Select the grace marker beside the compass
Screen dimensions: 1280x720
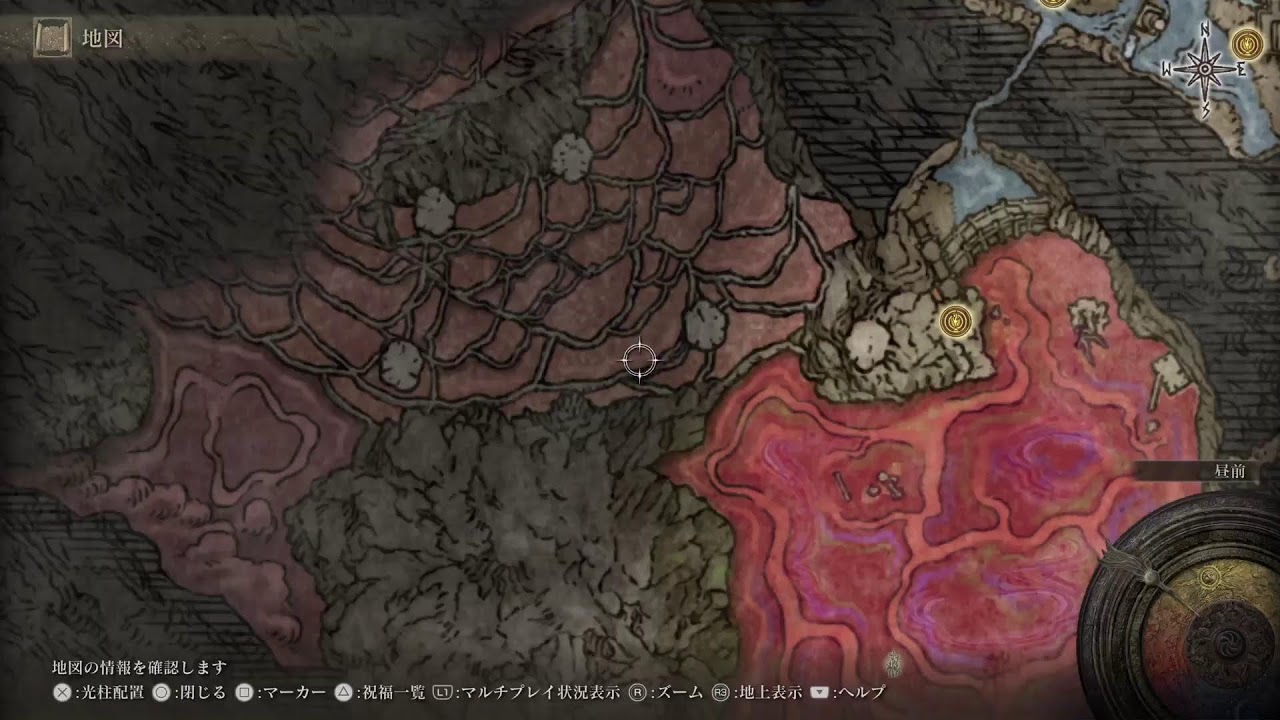(x=1246, y=43)
